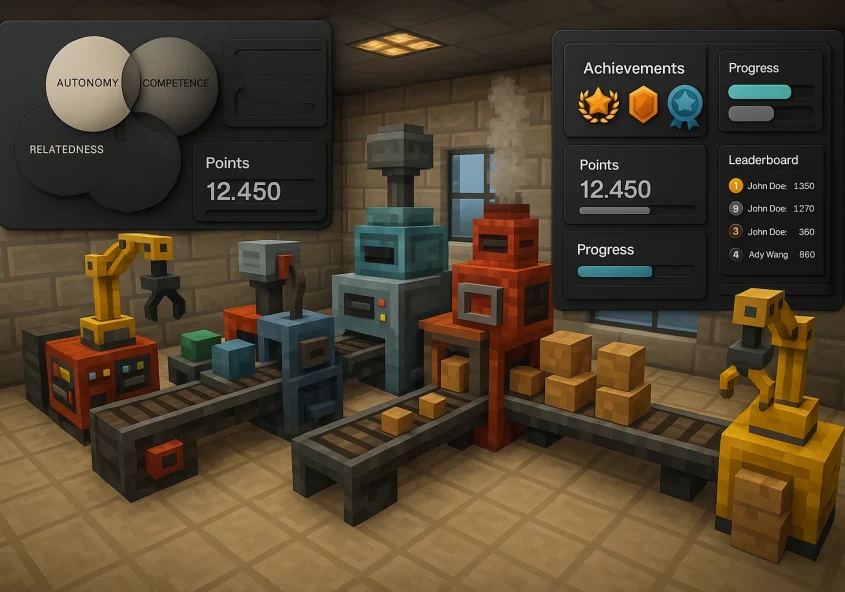Open the gold star laurel achievement
This screenshot has height=592, width=845.
[x=597, y=104]
